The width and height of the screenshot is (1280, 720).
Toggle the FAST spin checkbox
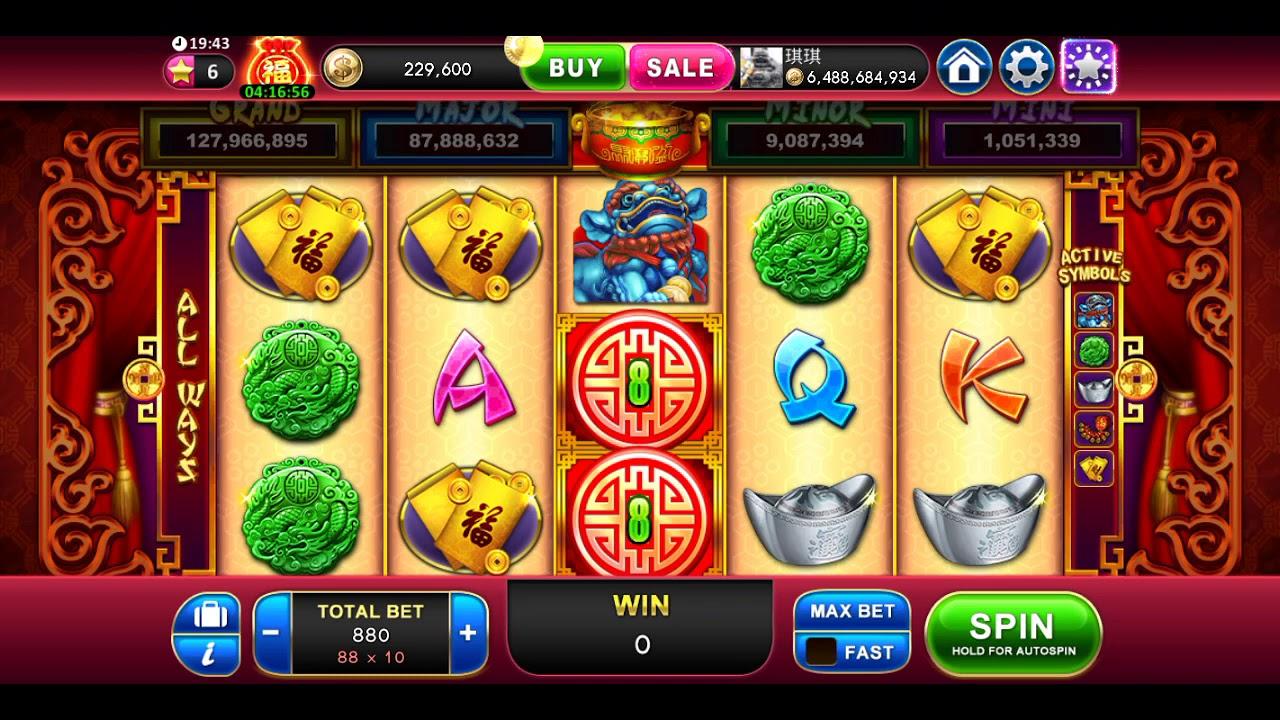(822, 652)
